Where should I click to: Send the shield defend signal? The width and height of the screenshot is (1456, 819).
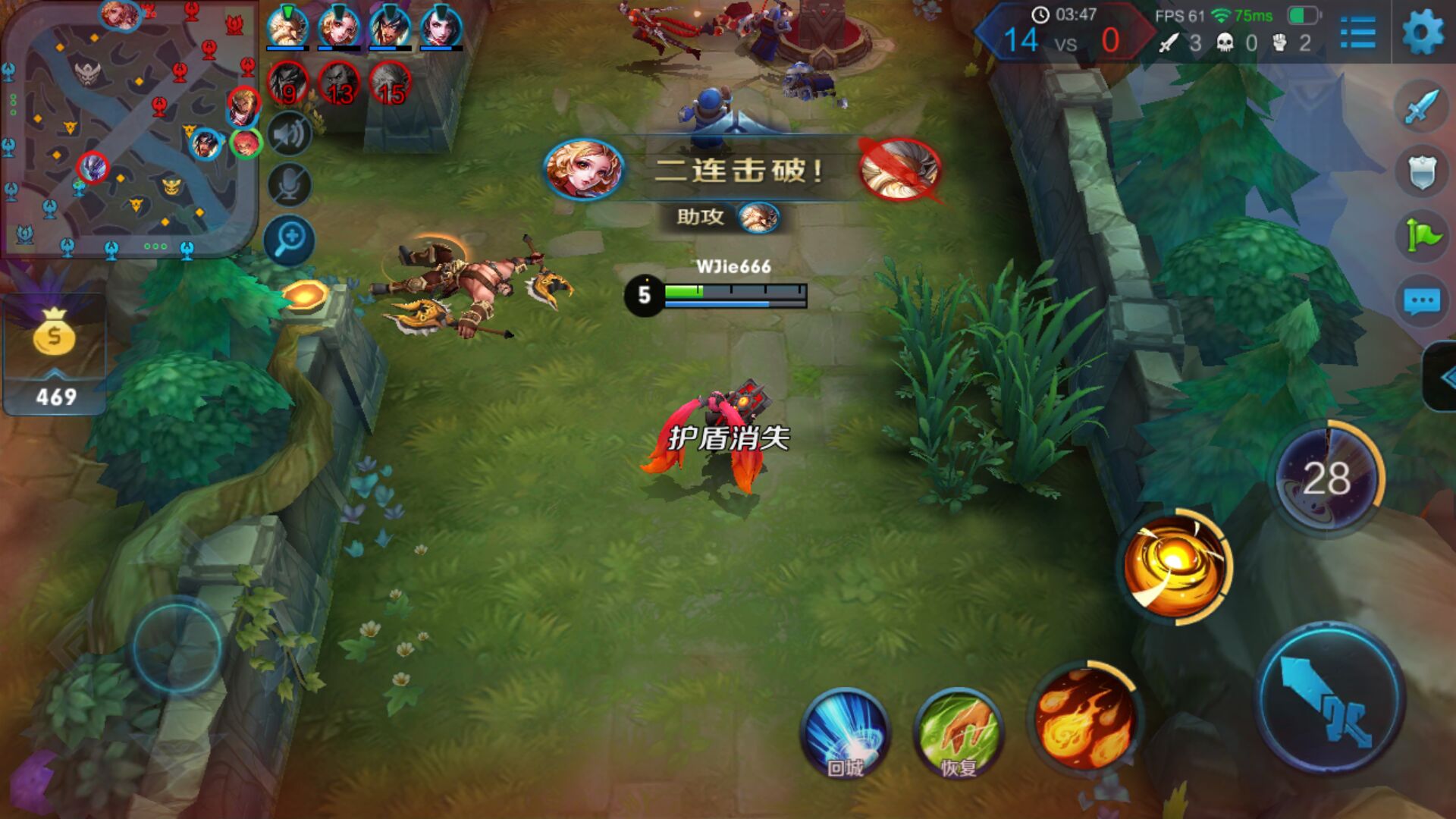pos(1421,171)
